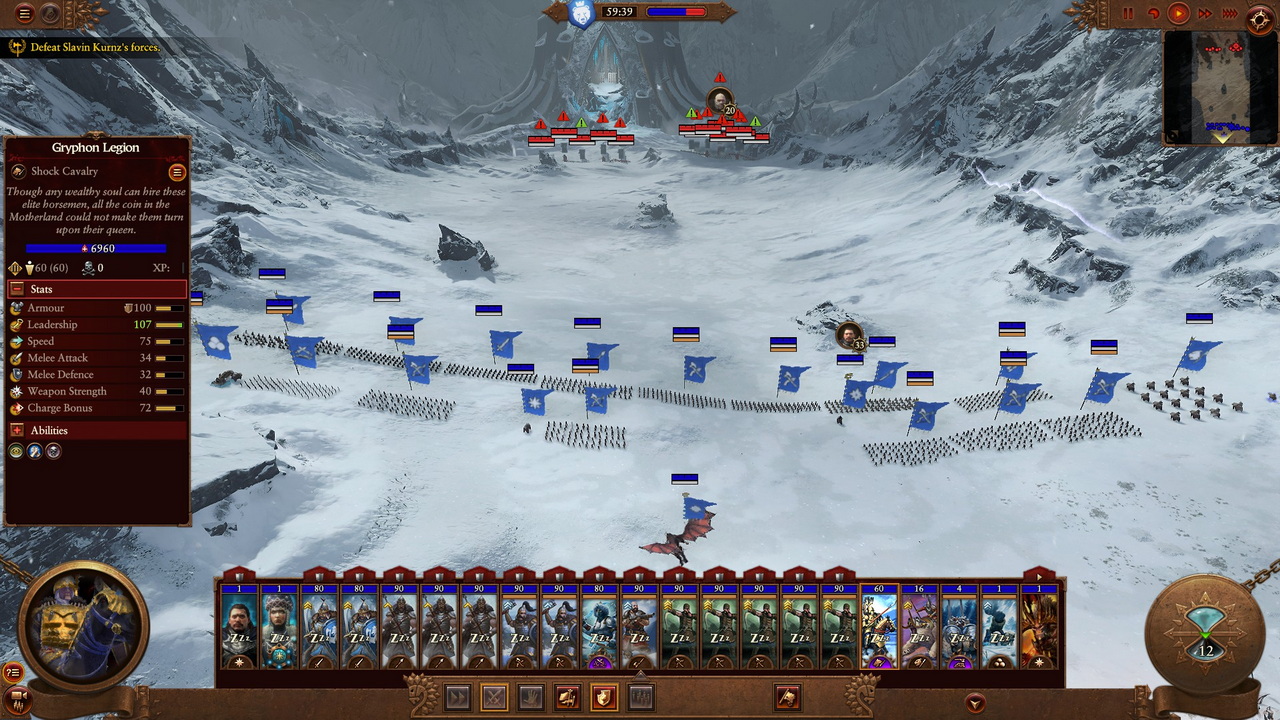Set battle speed to fast forward
Image resolution: width=1280 pixels, height=720 pixels.
[1205, 14]
